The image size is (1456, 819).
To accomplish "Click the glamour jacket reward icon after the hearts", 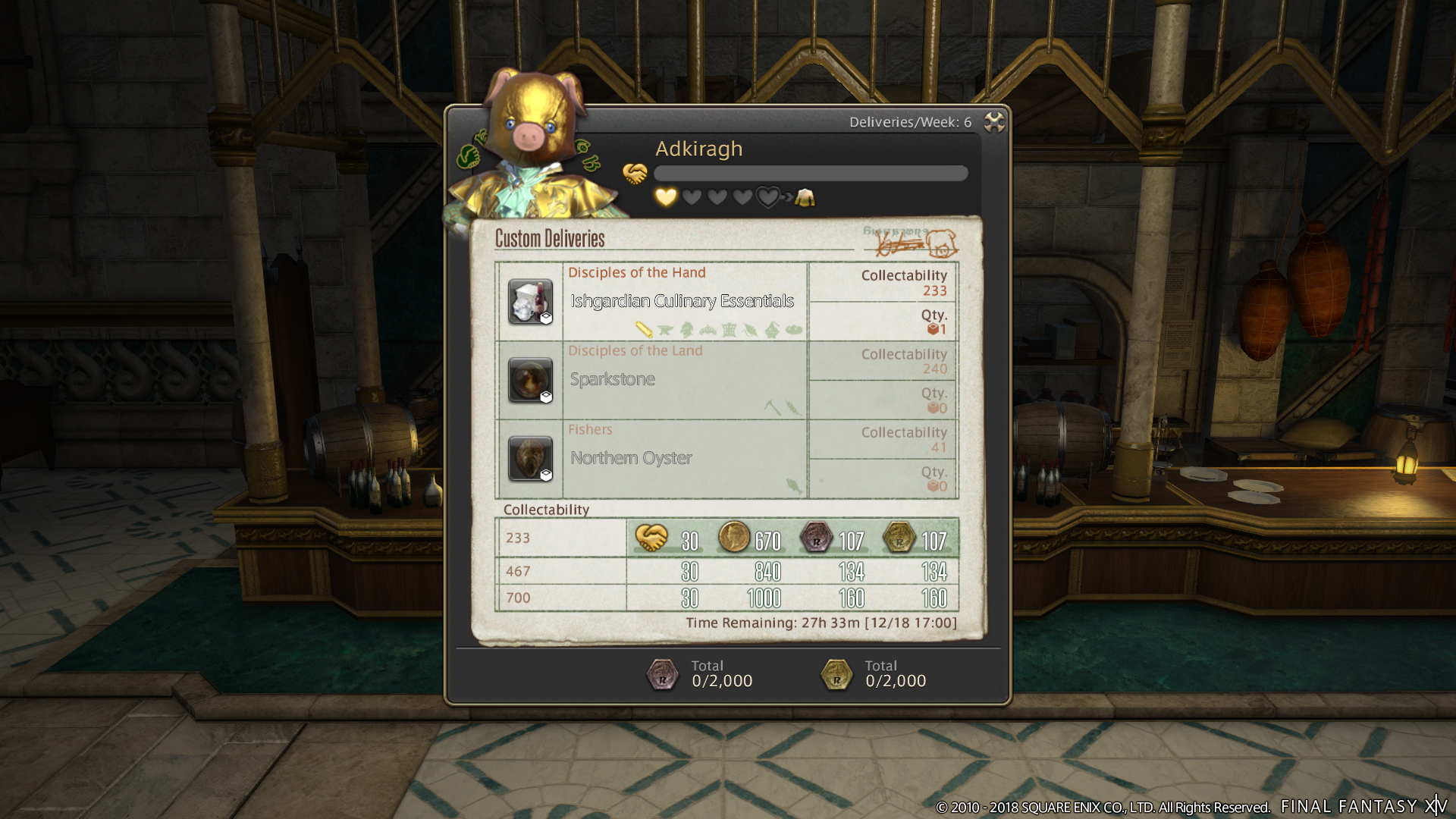I will [805, 198].
